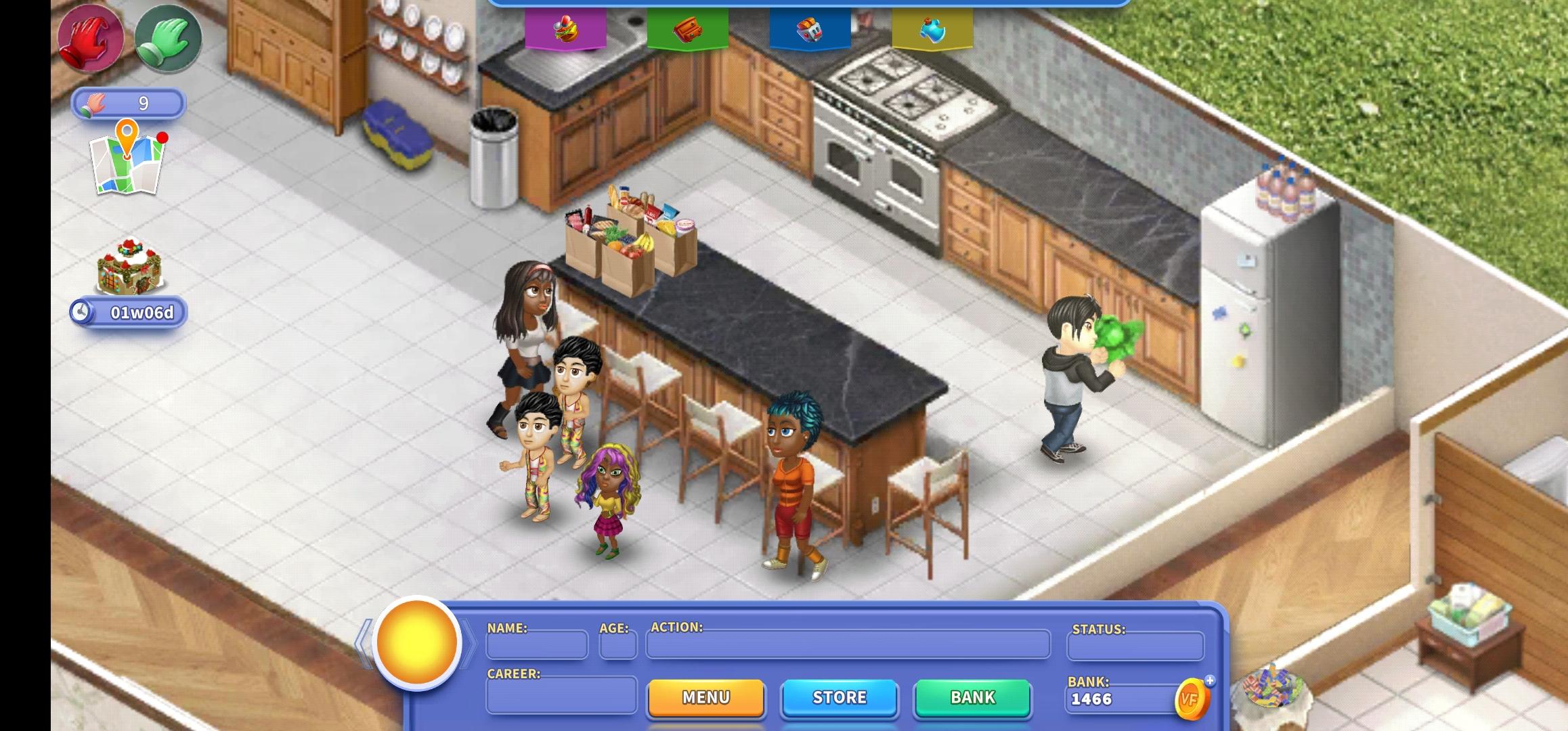Check the glove counter showing 9
Viewport: 1568px width, 731px height.
point(129,103)
